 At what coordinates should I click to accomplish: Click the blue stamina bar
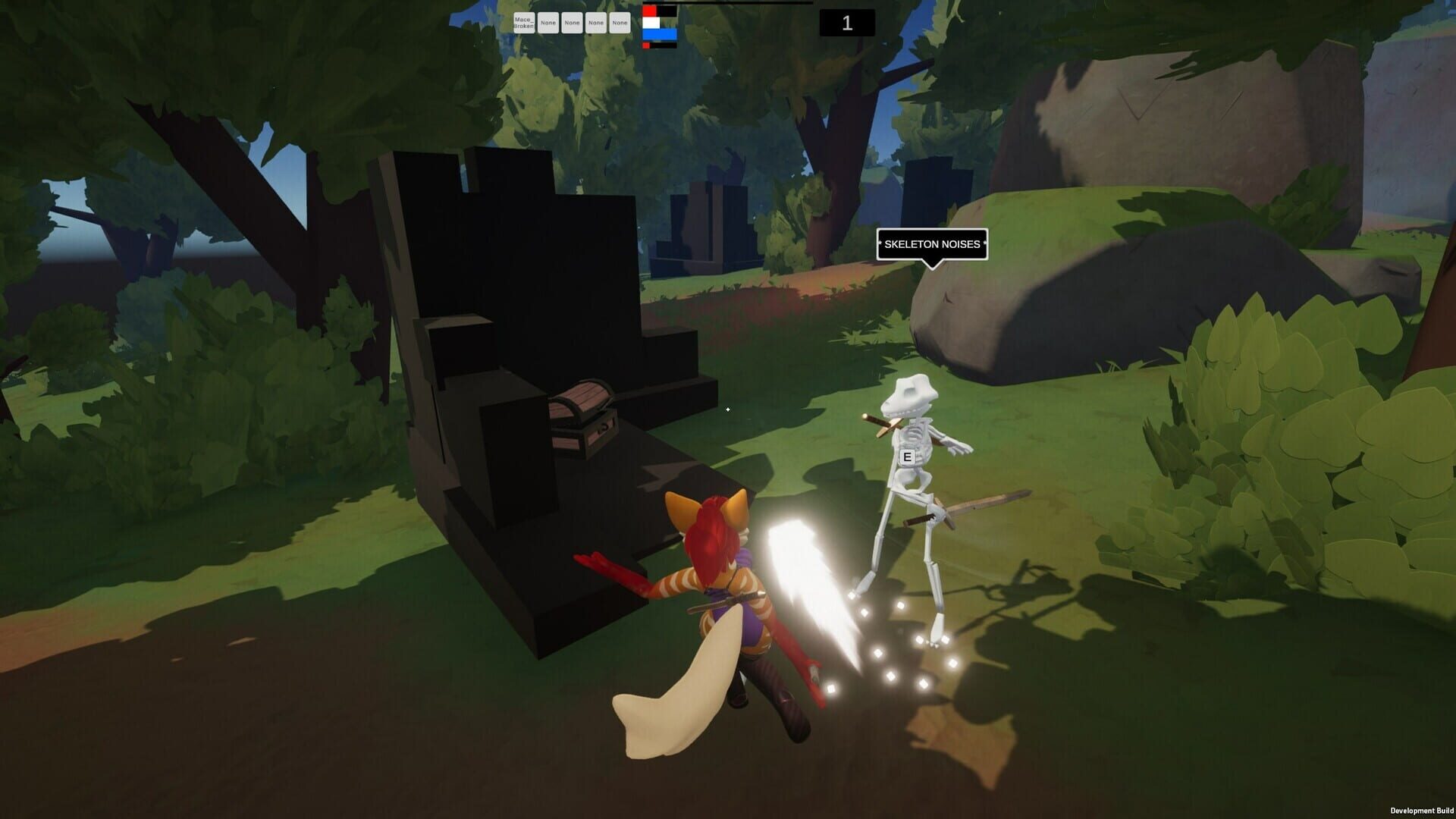click(x=658, y=33)
